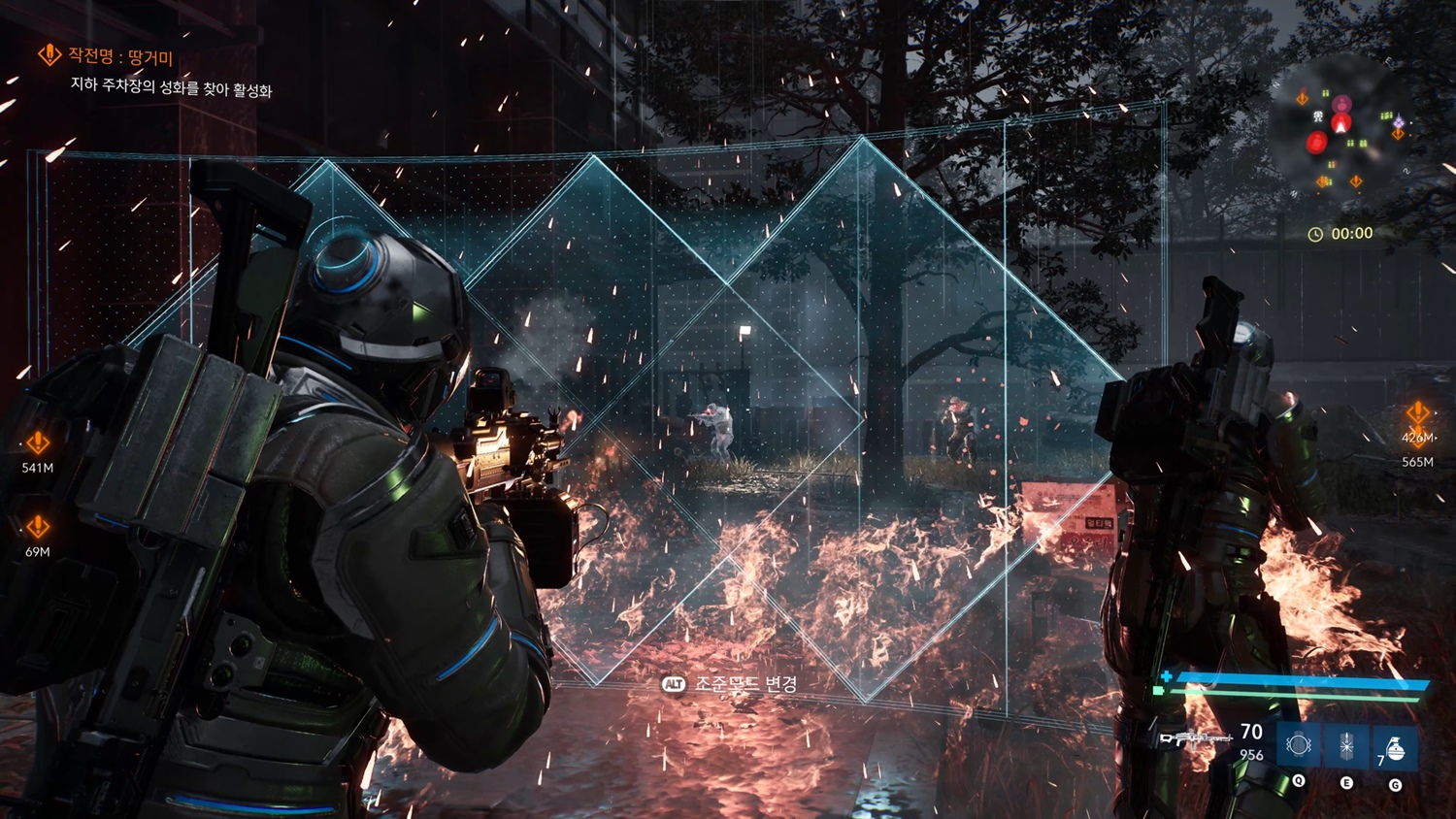Activate the circular shield ability icon
The image size is (1456, 819).
pyautogui.click(x=1298, y=745)
